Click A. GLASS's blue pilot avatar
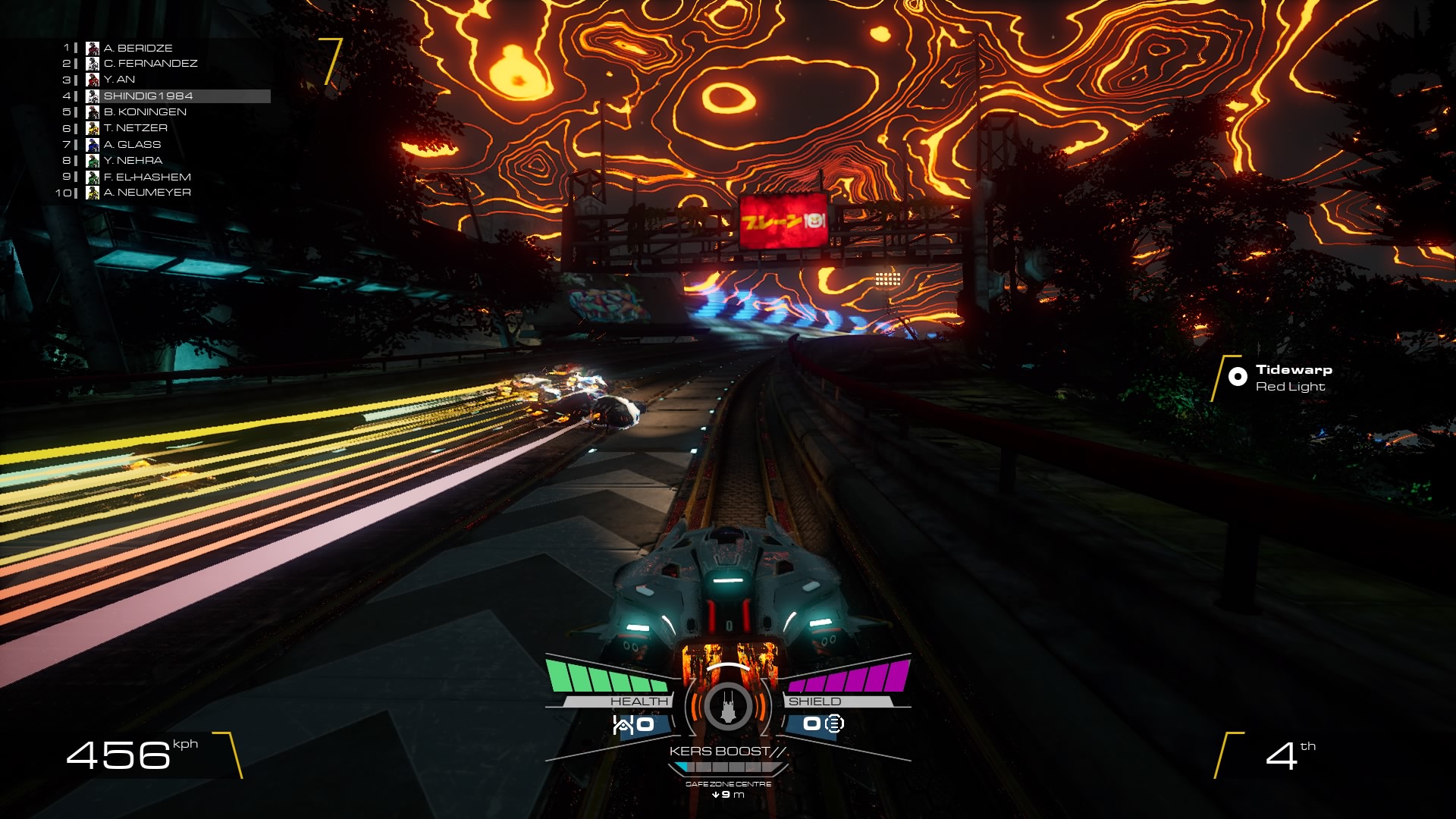 click(93, 144)
